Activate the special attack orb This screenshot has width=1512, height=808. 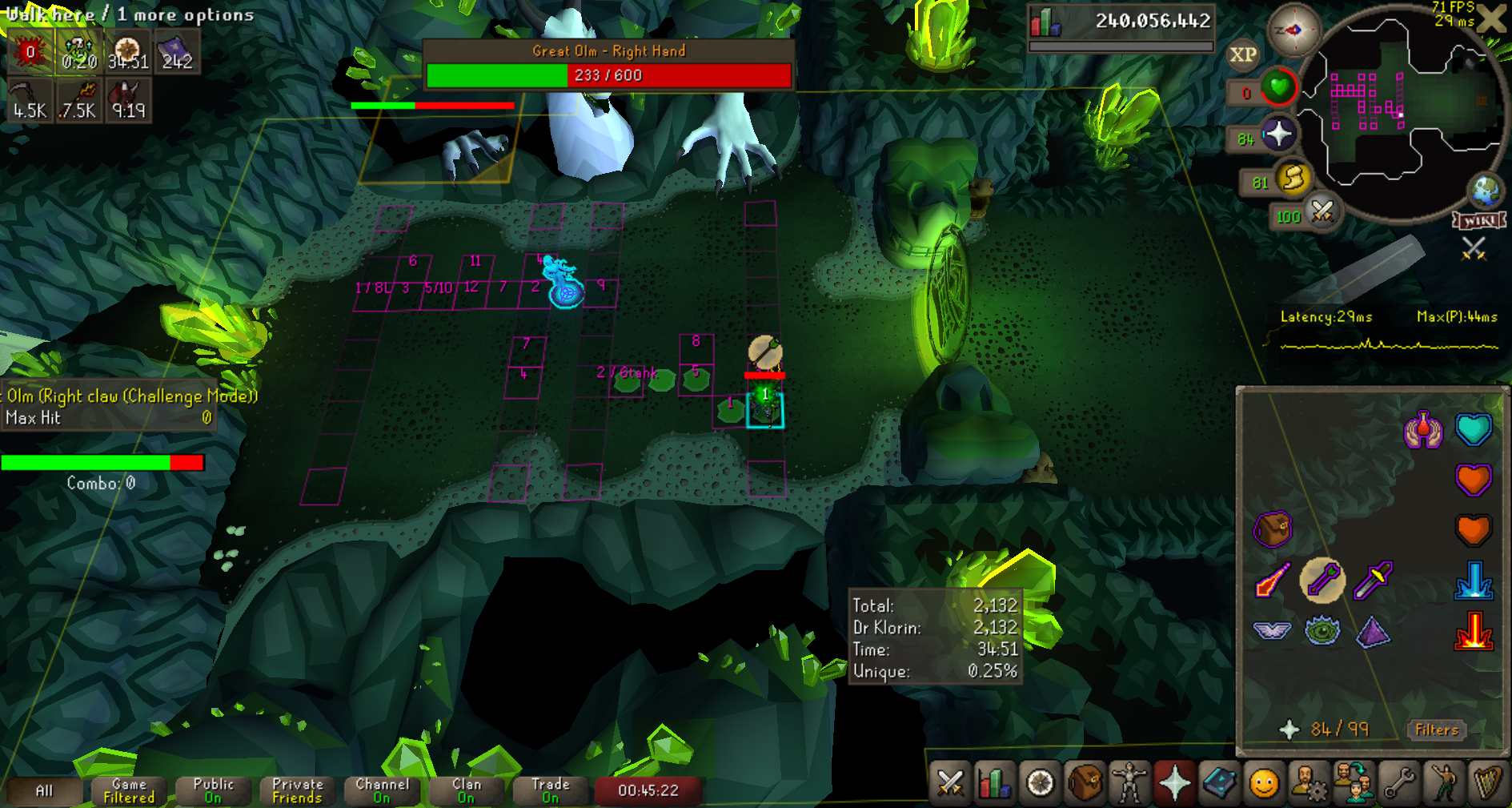[x=1322, y=213]
